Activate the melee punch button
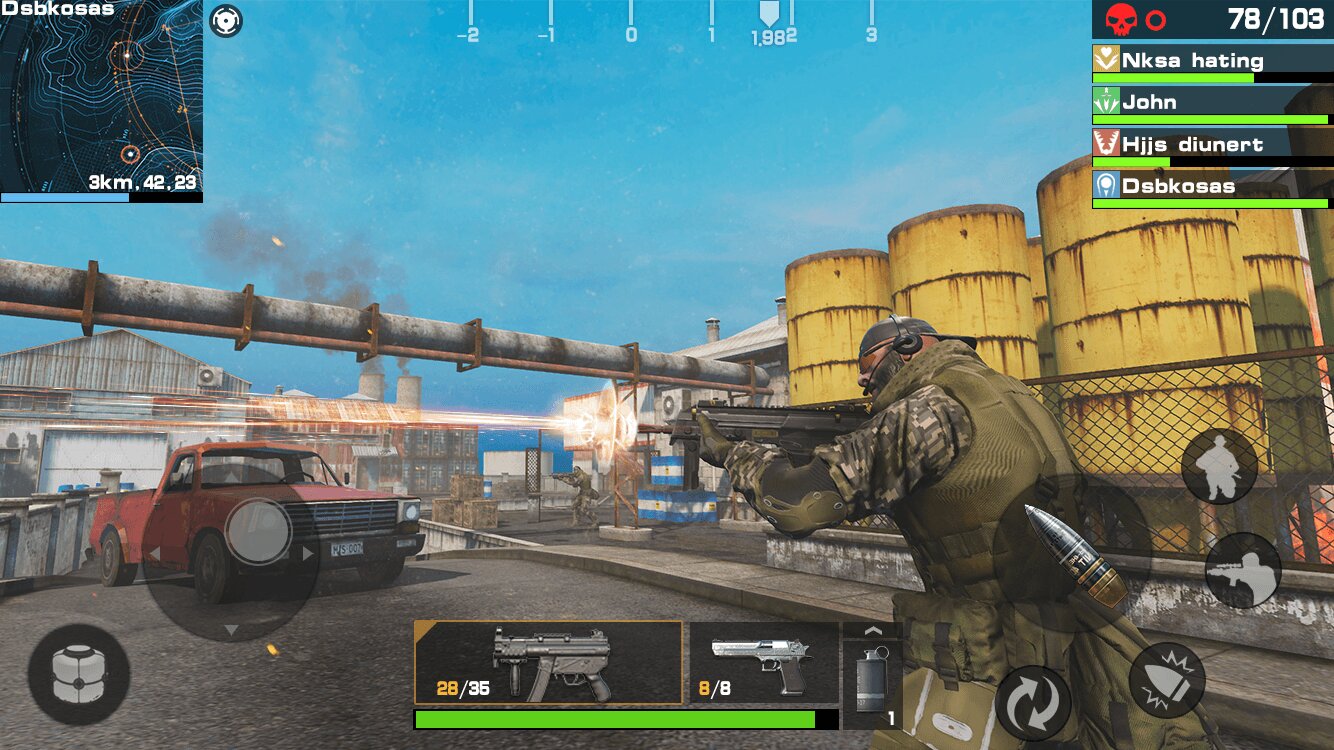Screen dimensions: 1334x750 tap(1166, 680)
